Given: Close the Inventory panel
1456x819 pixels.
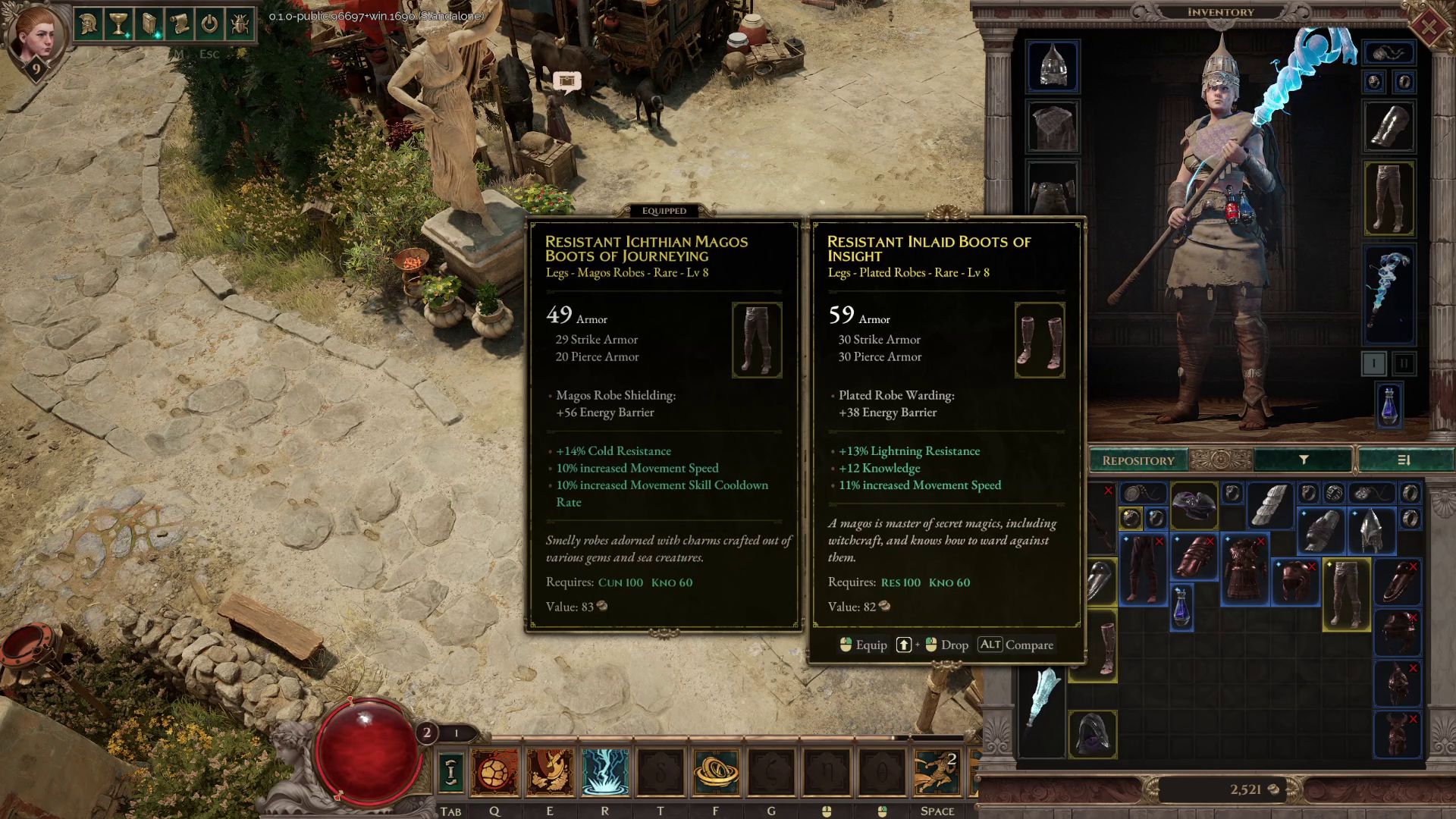Looking at the screenshot, I should 1428,28.
